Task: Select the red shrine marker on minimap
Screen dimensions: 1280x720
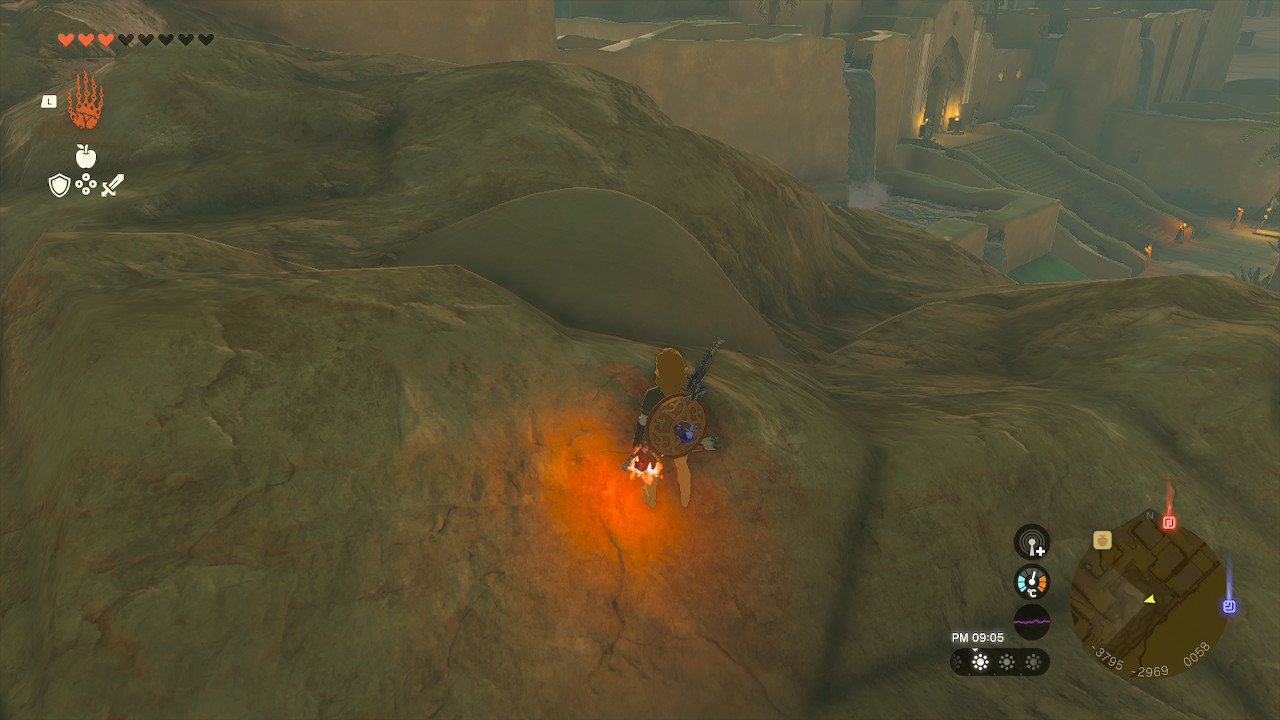Action: pyautogui.click(x=1168, y=522)
